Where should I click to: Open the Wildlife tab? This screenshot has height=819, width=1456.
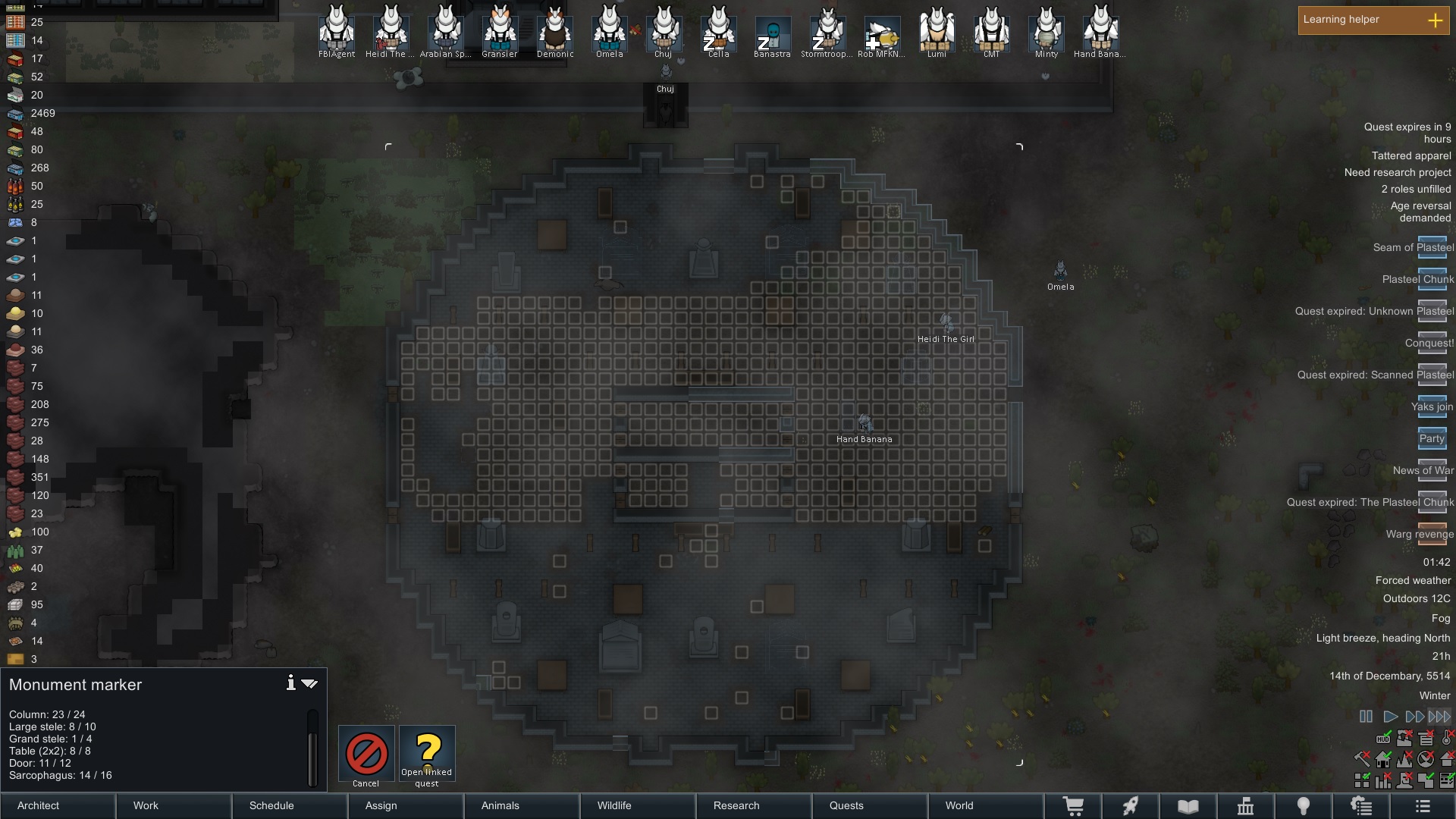[639, 806]
